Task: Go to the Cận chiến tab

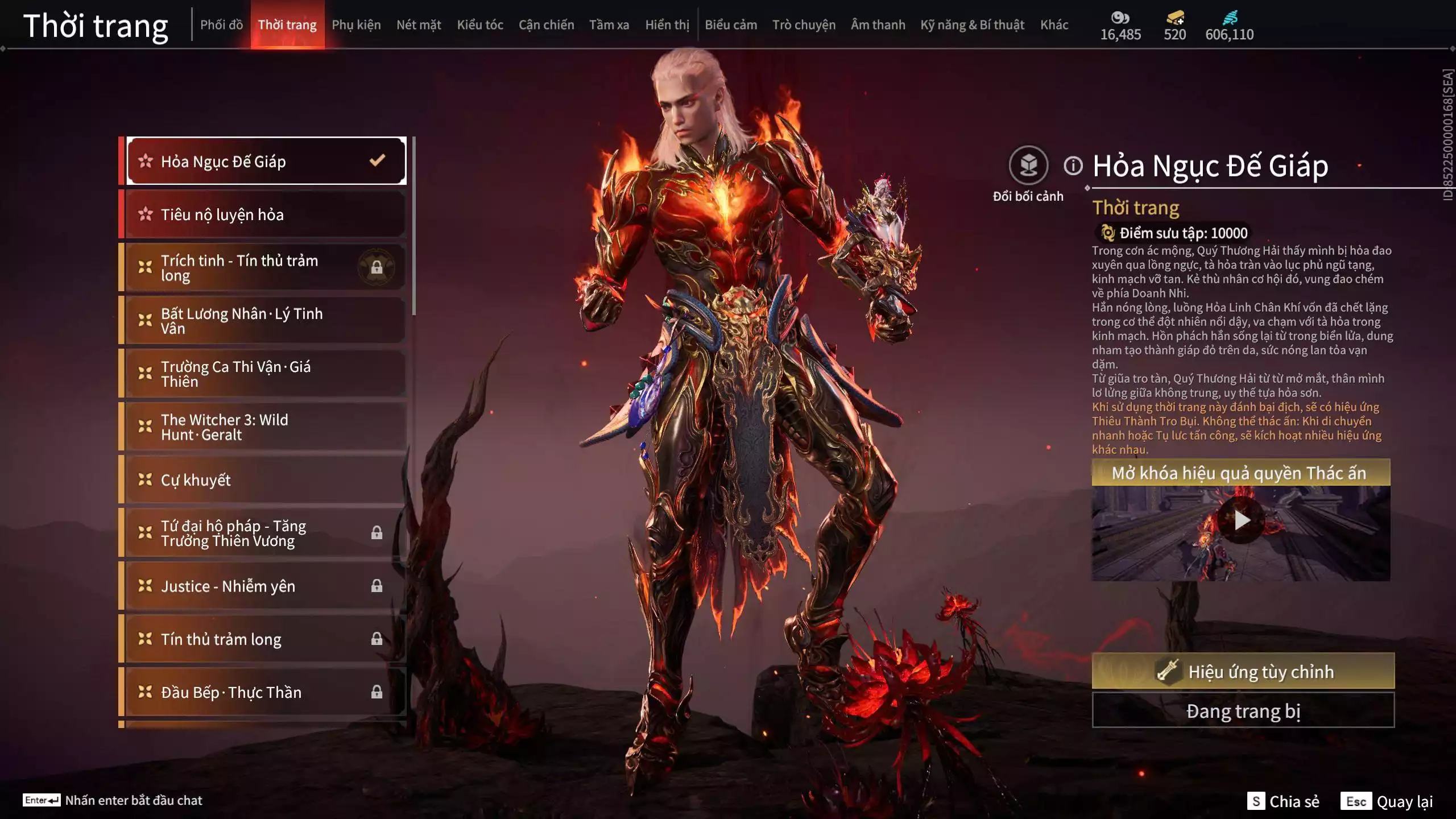Action: coord(546,25)
